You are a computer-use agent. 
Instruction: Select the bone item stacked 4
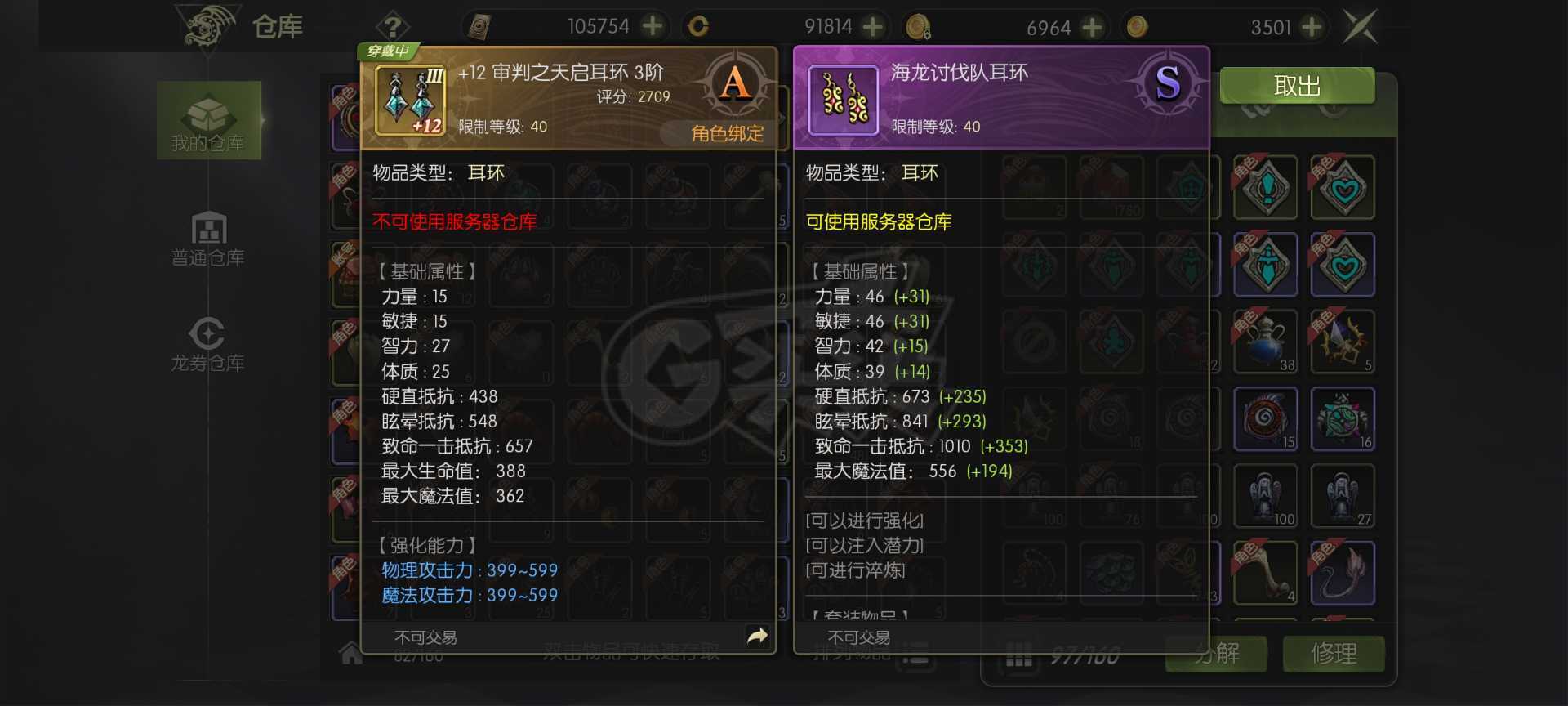tap(1265, 574)
